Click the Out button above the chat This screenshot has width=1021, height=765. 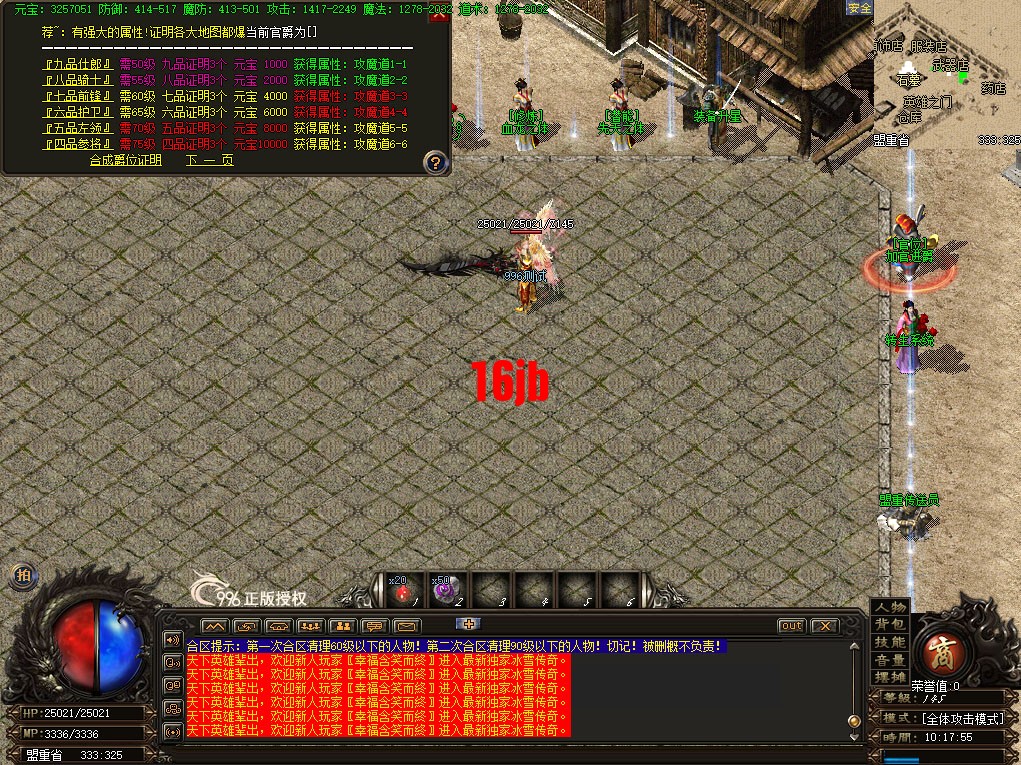coord(791,626)
